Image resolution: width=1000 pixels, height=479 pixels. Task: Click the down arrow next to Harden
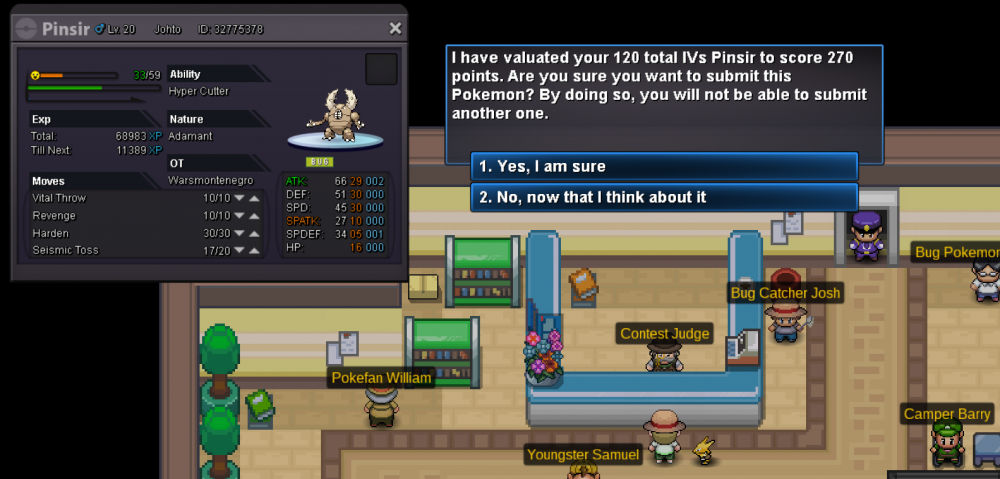[238, 233]
